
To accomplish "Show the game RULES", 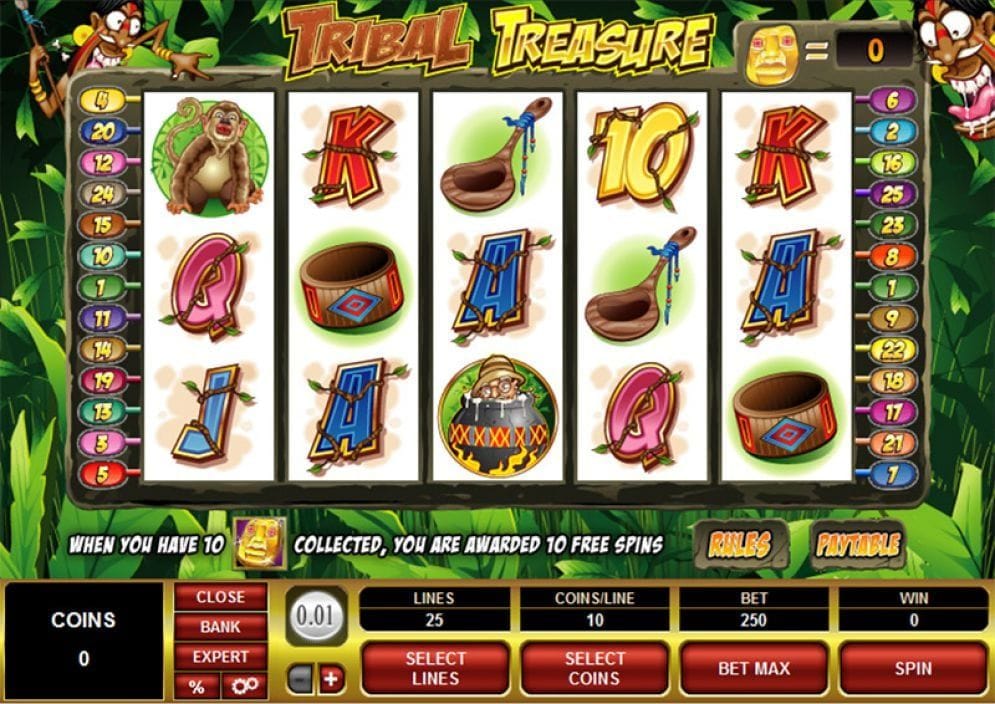I will click(739, 544).
